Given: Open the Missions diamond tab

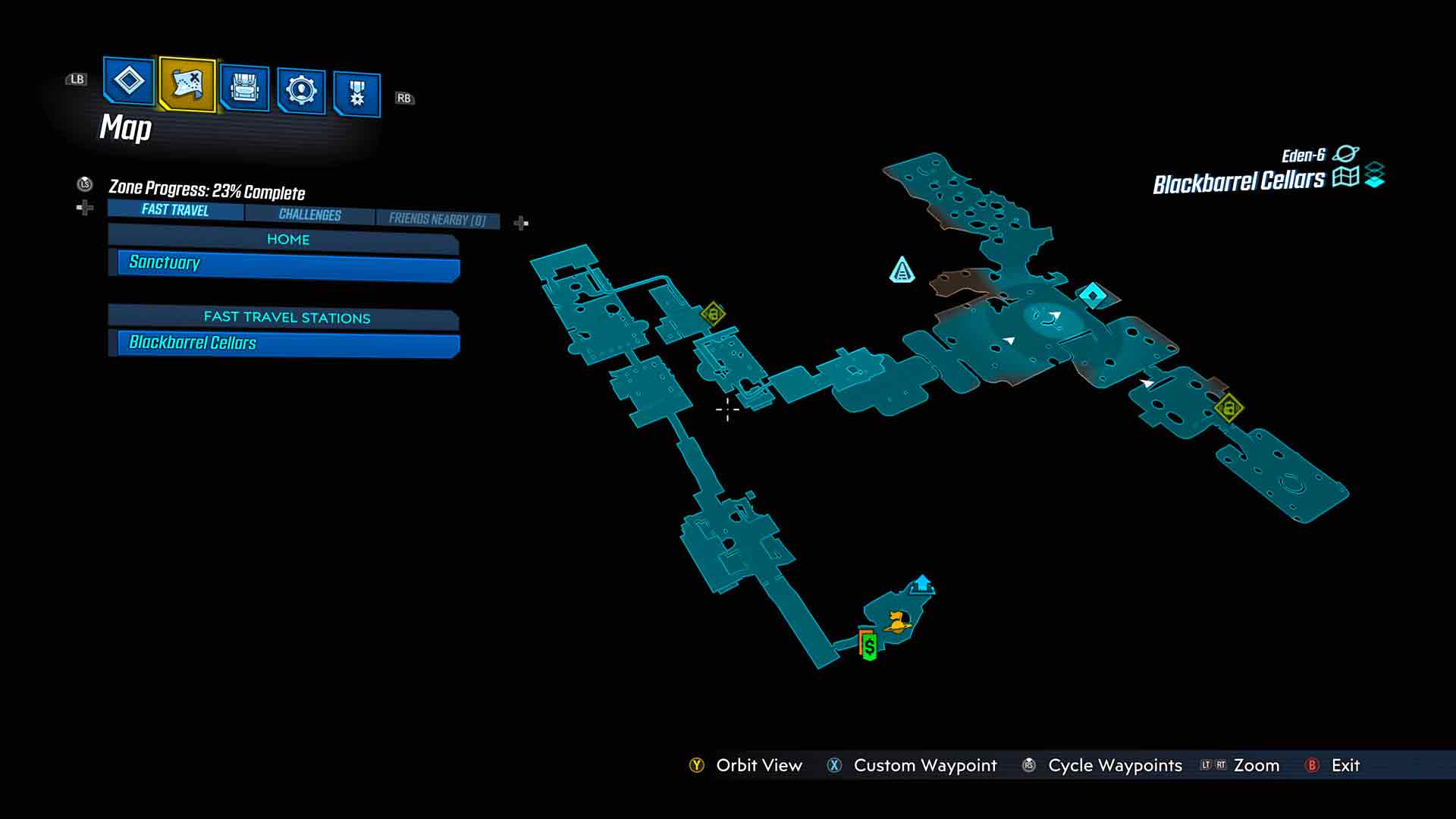Looking at the screenshot, I should [128, 80].
